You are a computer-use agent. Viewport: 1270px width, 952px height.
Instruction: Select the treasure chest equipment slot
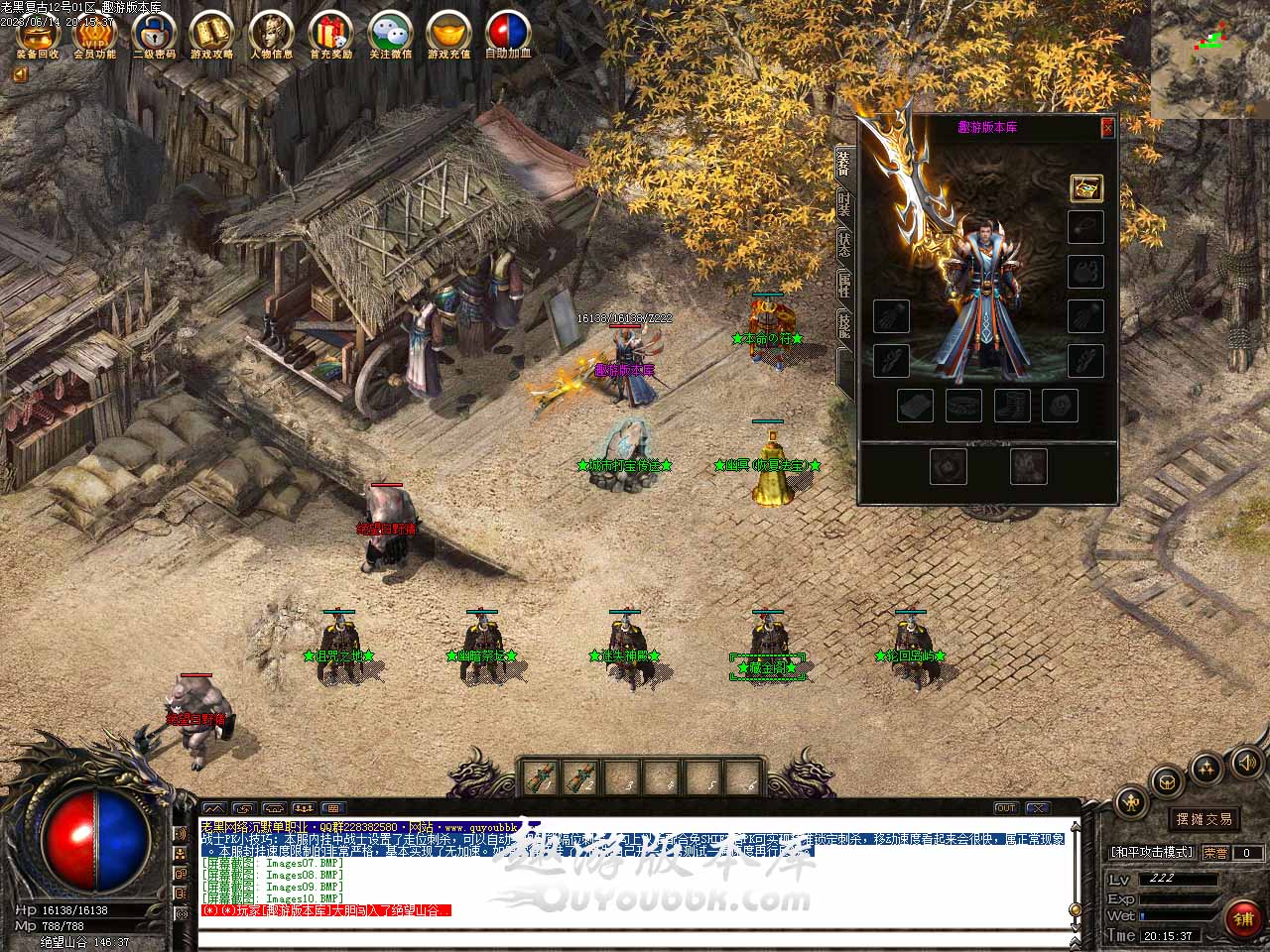(x=1086, y=188)
